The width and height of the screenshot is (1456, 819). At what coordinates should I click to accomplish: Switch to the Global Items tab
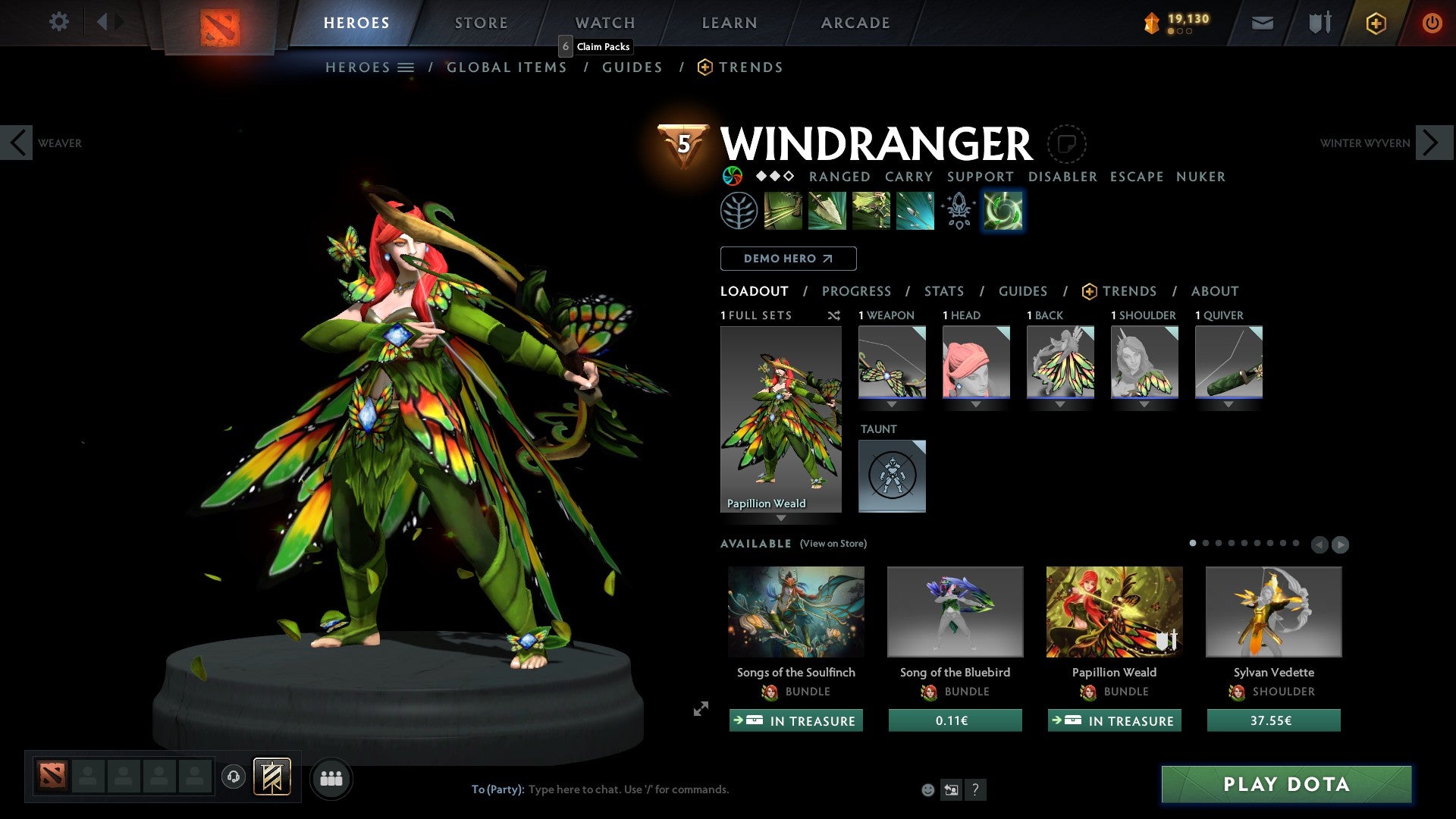pyautogui.click(x=507, y=67)
